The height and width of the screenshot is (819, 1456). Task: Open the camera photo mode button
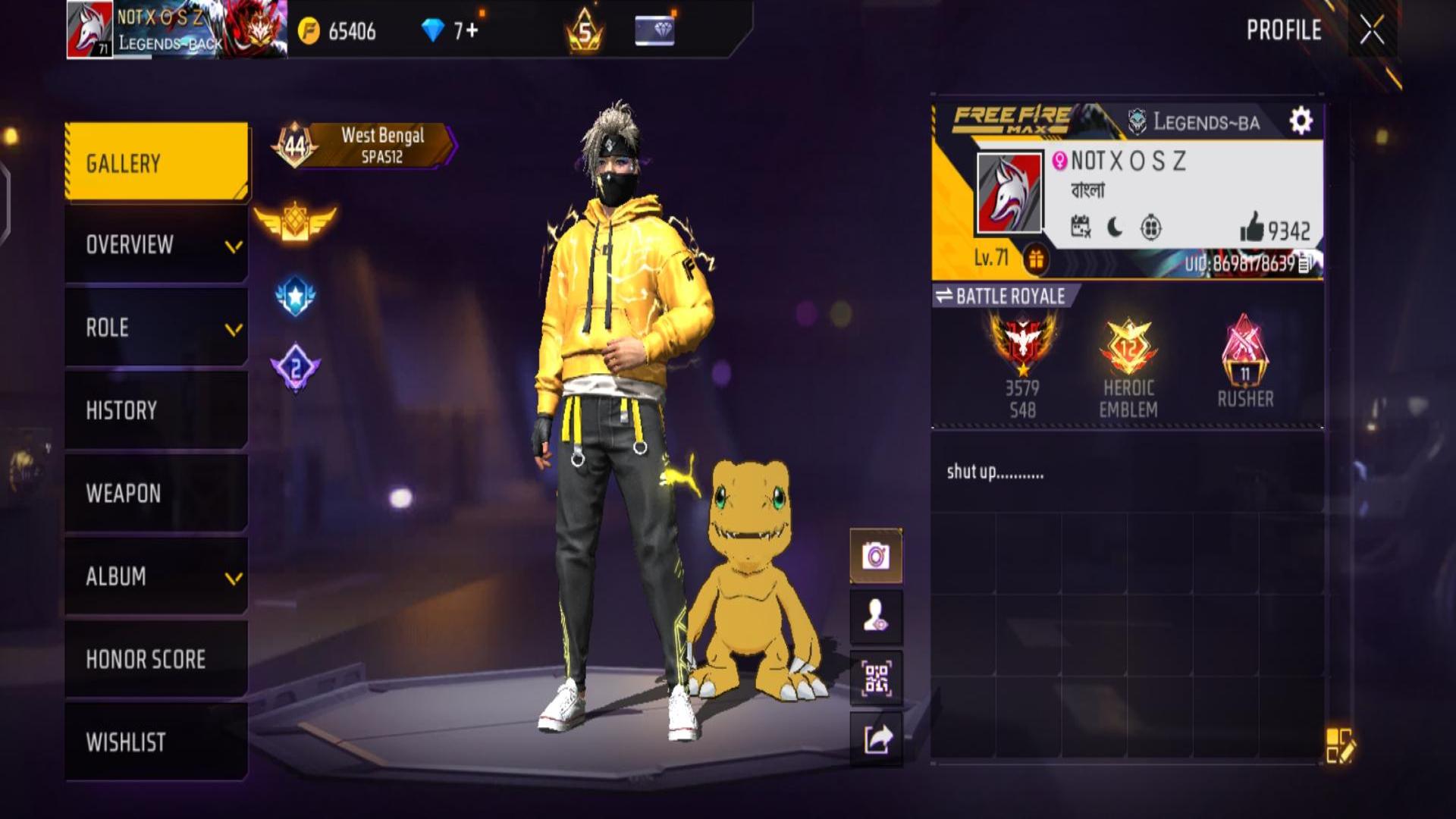876,556
